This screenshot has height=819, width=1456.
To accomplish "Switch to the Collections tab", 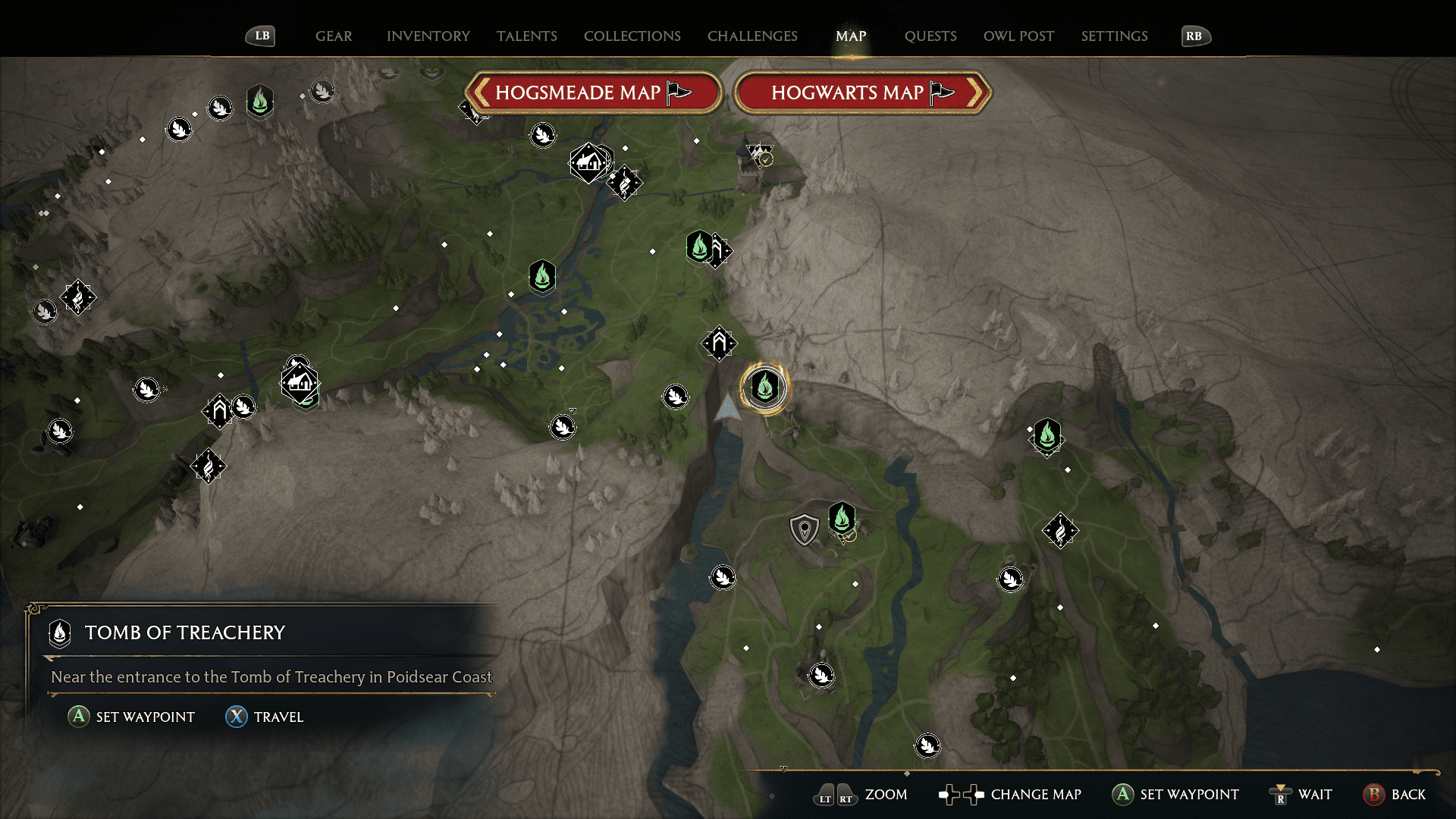I will pos(632,36).
